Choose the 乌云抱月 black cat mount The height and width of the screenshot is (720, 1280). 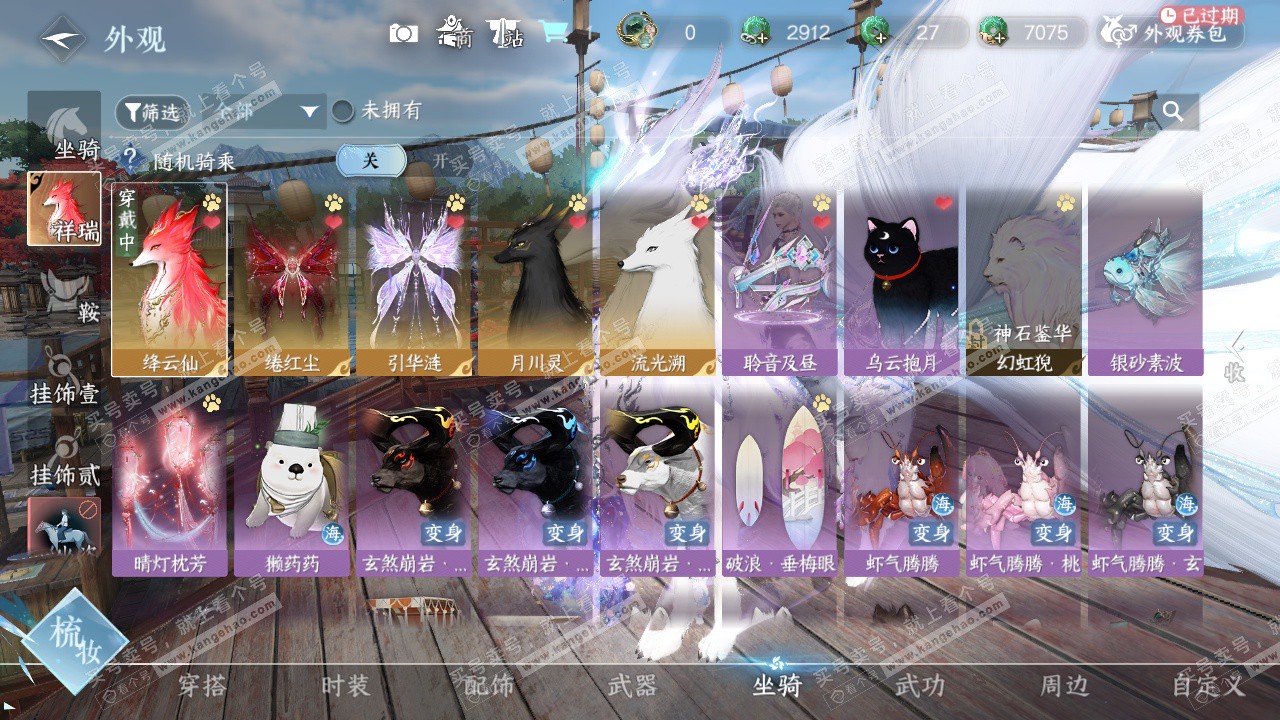click(x=901, y=279)
